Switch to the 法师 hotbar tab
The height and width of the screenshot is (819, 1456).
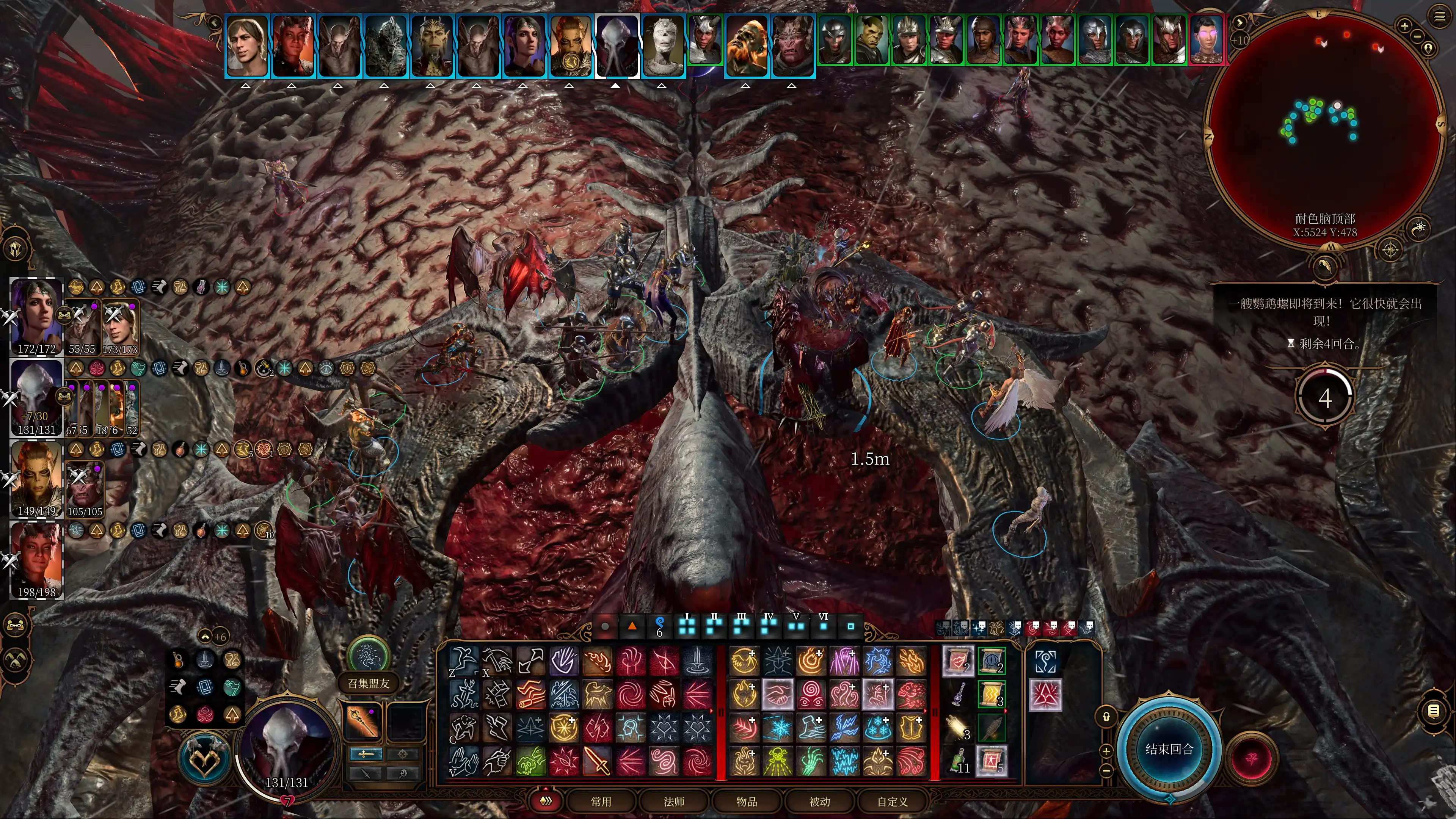[x=674, y=802]
